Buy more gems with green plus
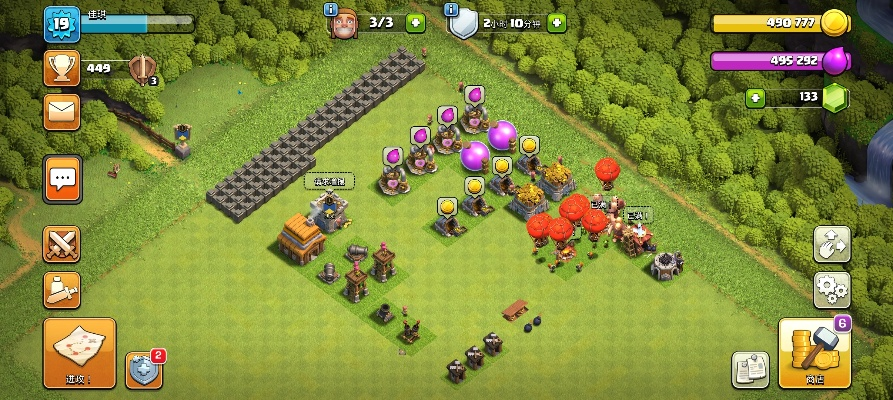 click(755, 97)
